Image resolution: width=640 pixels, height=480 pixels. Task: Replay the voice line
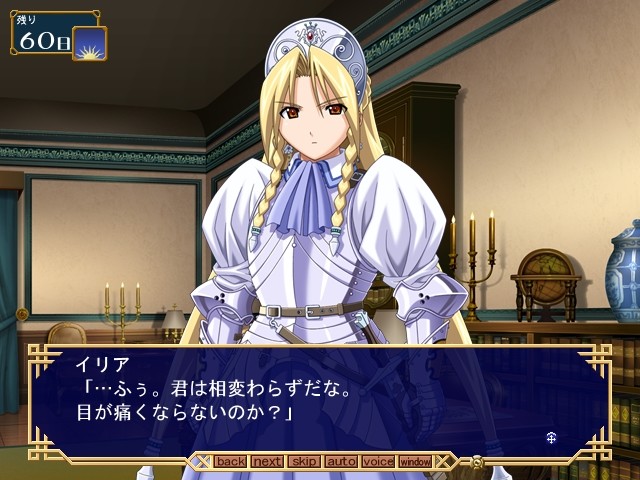click(x=378, y=462)
